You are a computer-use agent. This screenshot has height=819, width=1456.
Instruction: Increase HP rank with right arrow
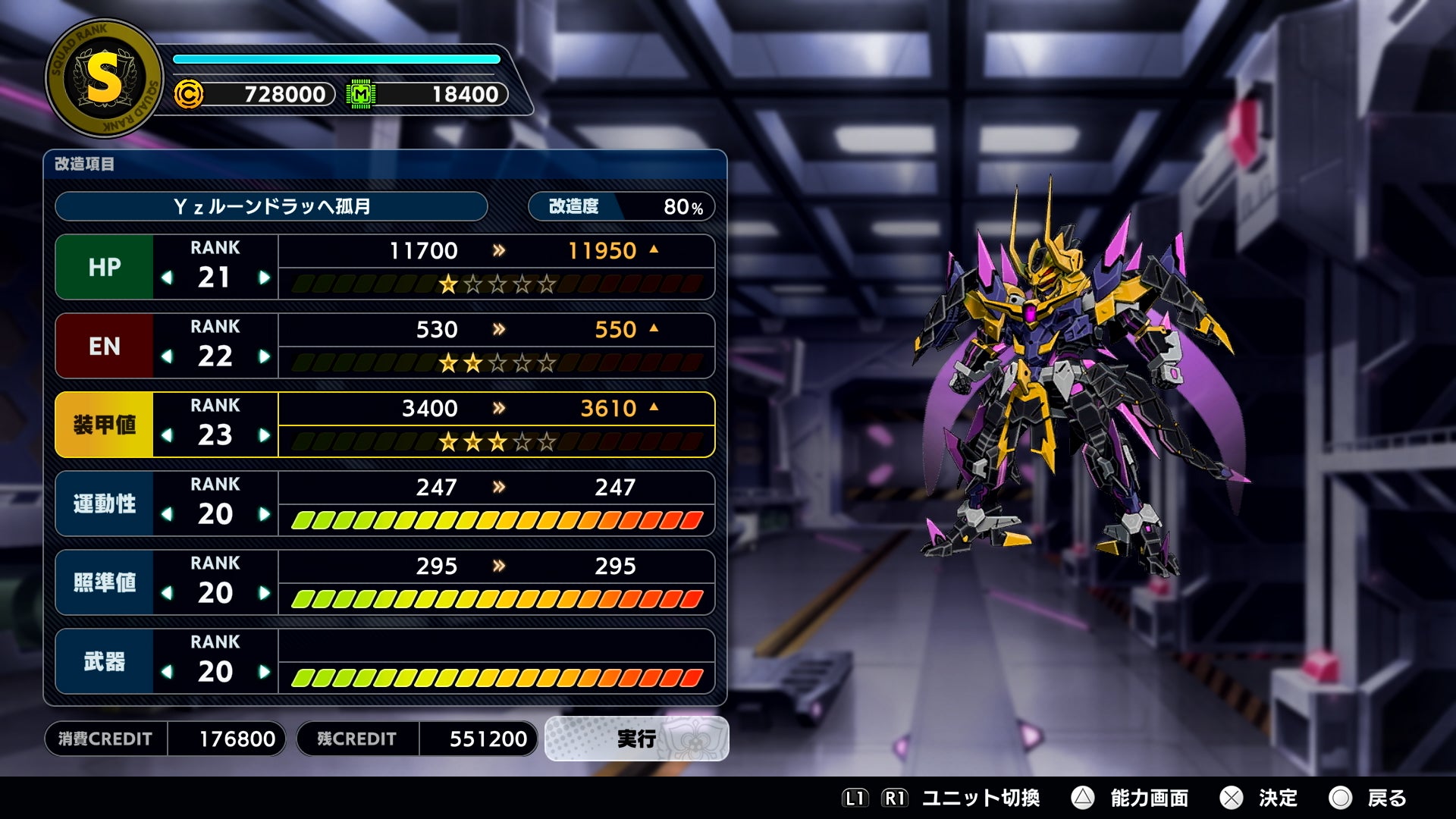(264, 278)
